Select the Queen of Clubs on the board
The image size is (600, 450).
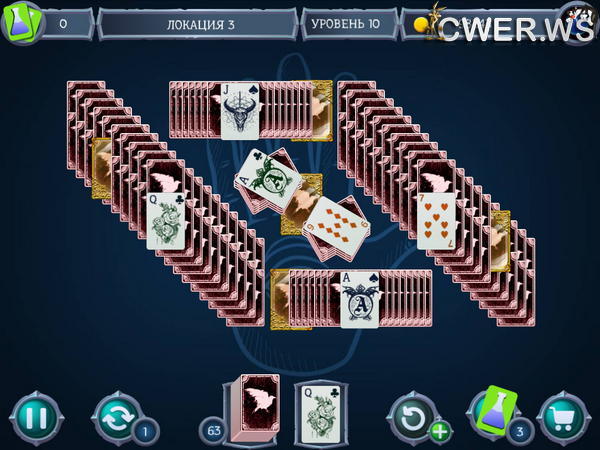point(167,221)
